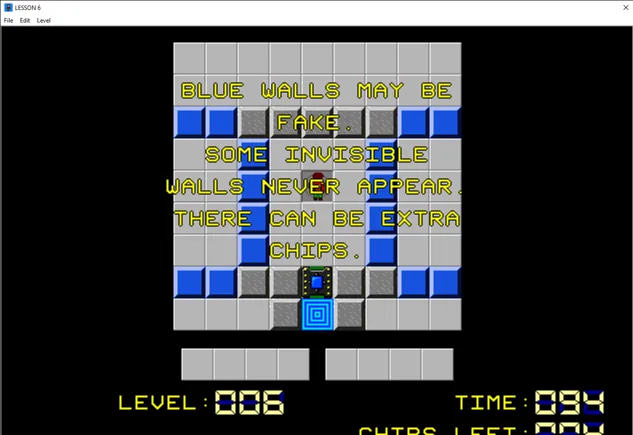Minimize the game window
Image resolution: width=633 pixels, height=435 pixels.
click(521, 7)
